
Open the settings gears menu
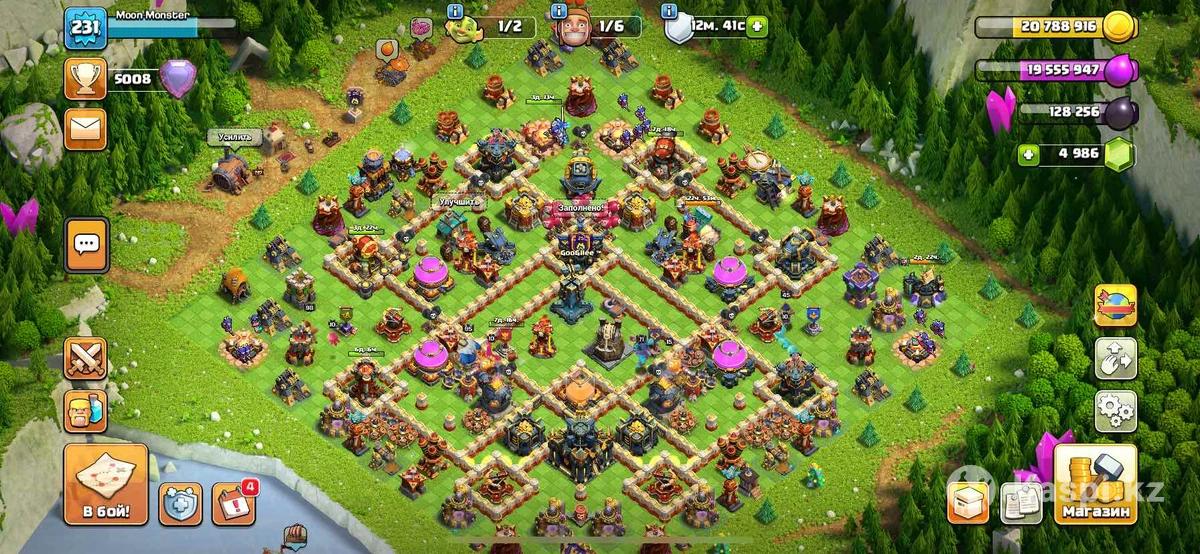point(1115,410)
